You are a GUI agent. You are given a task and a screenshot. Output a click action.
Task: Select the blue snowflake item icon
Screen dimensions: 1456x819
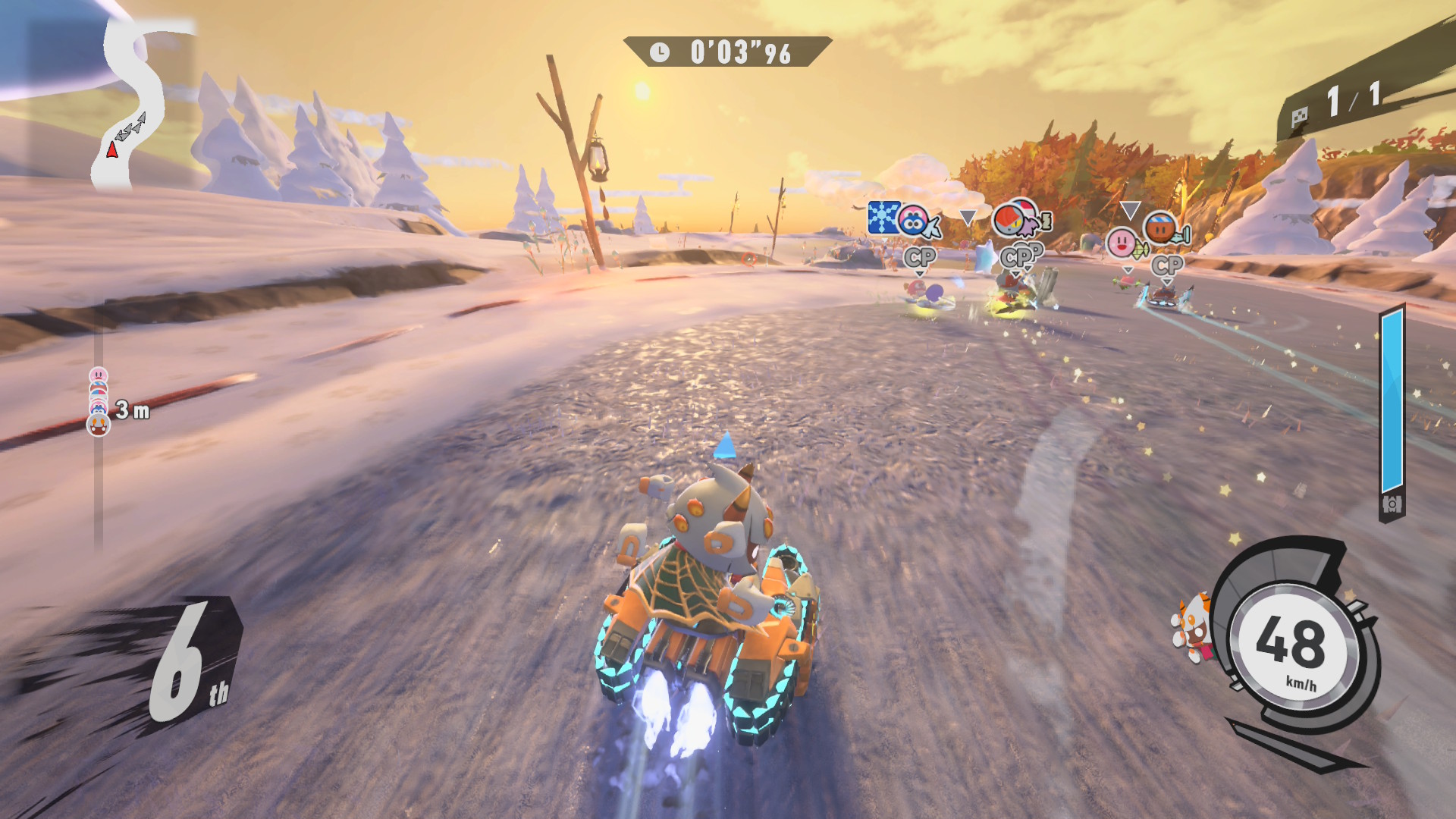[883, 217]
